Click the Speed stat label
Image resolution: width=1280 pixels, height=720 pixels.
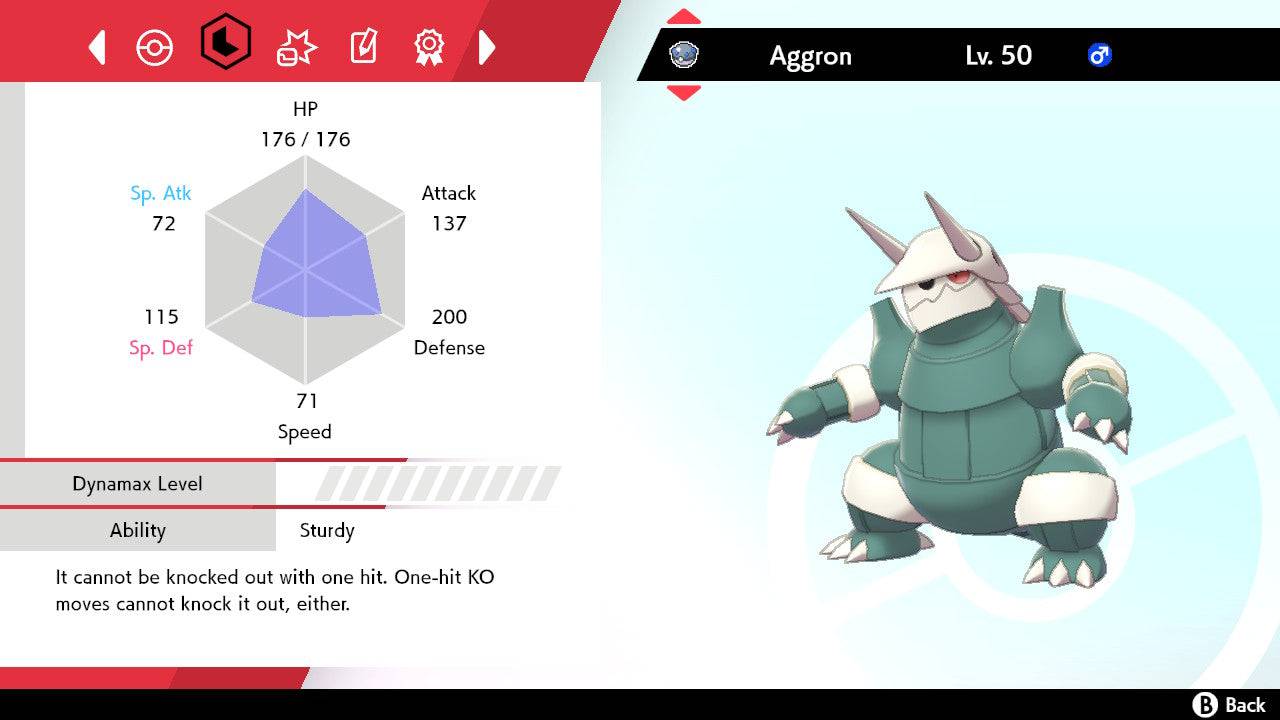pos(305,431)
